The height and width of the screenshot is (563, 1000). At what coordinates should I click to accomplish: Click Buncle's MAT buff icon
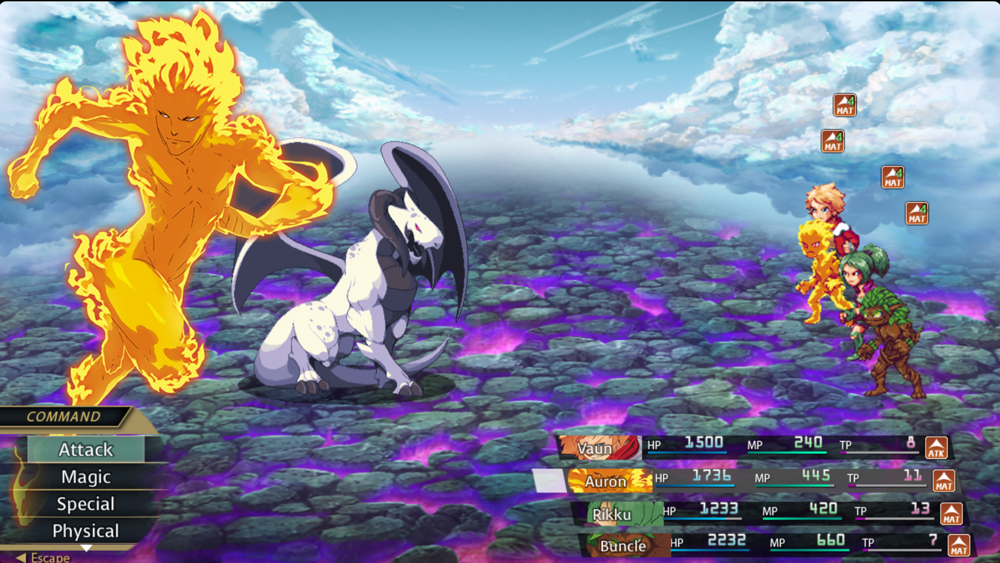coord(958,546)
